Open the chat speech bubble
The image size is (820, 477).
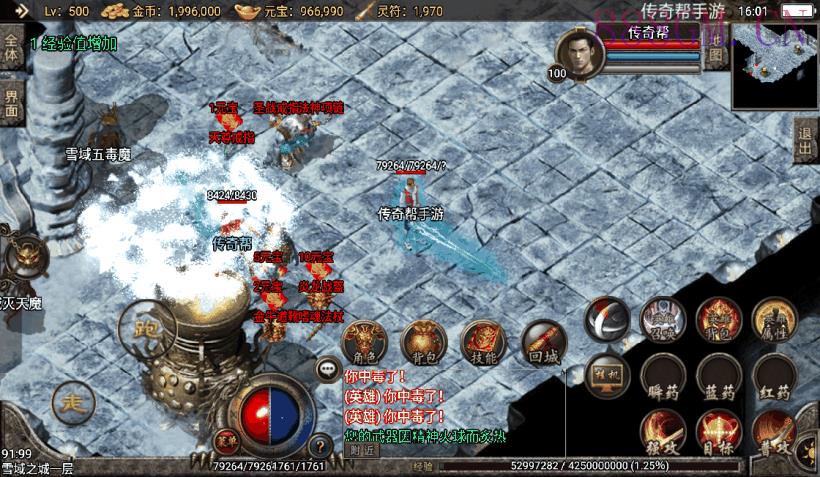point(328,369)
